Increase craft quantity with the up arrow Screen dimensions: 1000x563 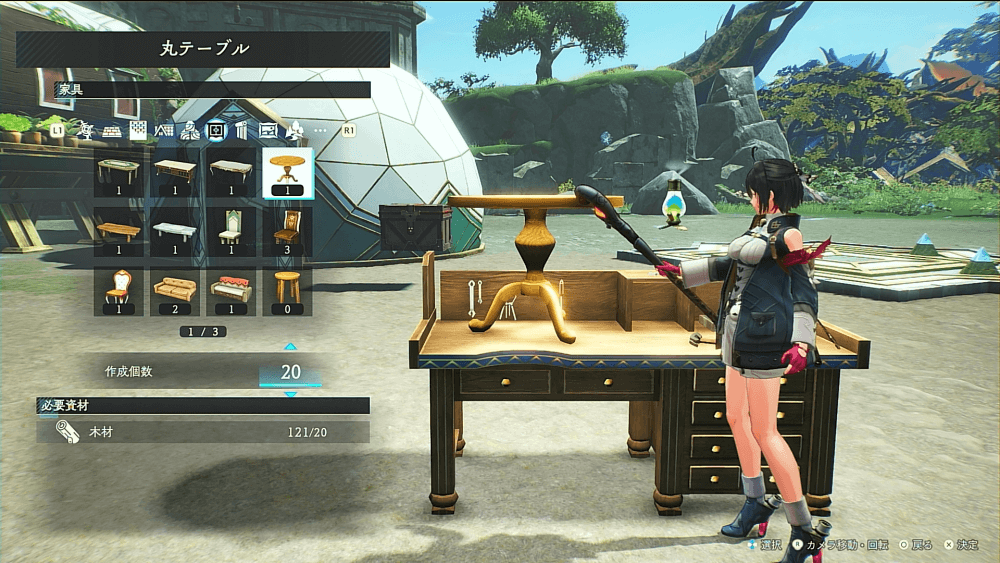click(290, 347)
